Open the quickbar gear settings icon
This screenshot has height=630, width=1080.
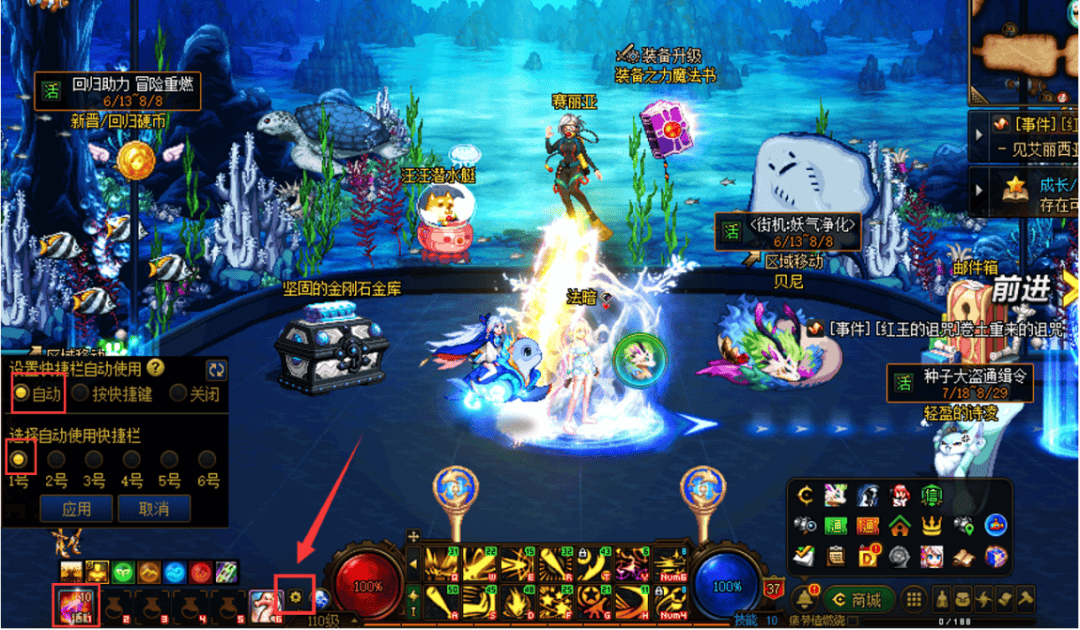tap(295, 597)
